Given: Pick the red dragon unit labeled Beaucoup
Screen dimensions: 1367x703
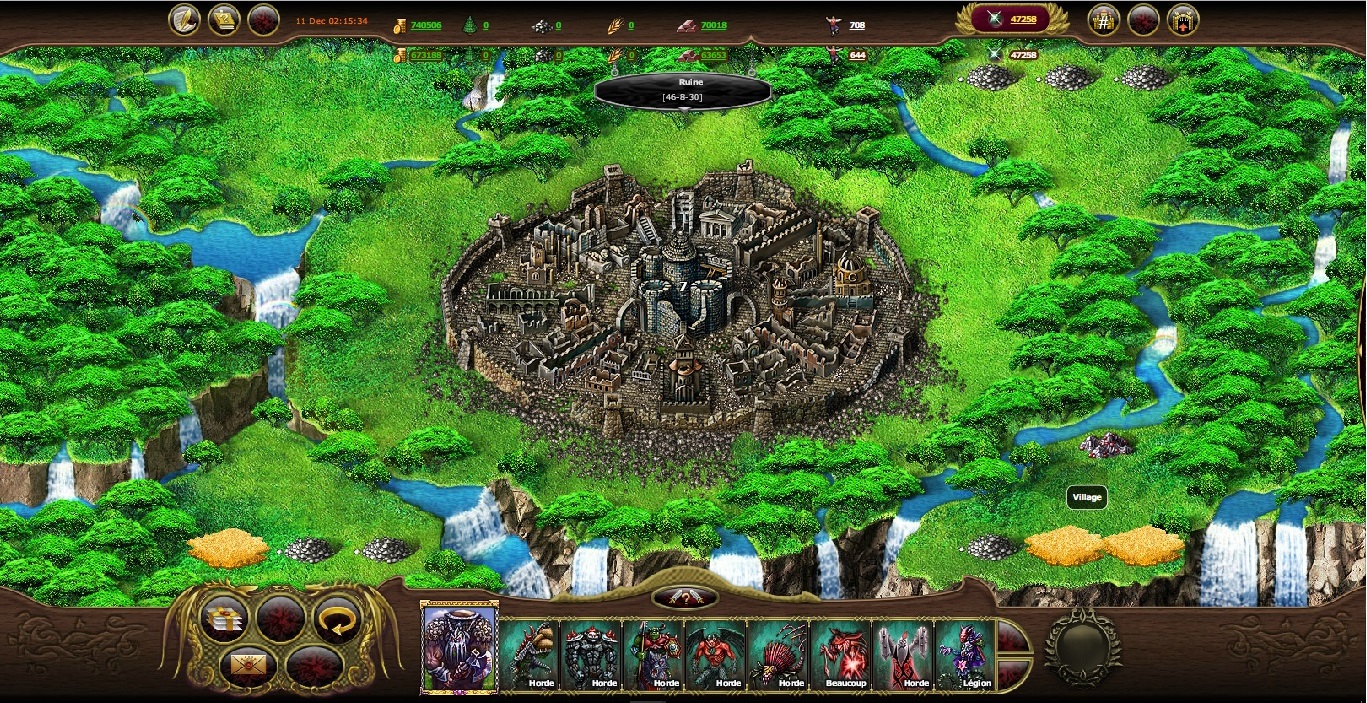Looking at the screenshot, I should 840,655.
